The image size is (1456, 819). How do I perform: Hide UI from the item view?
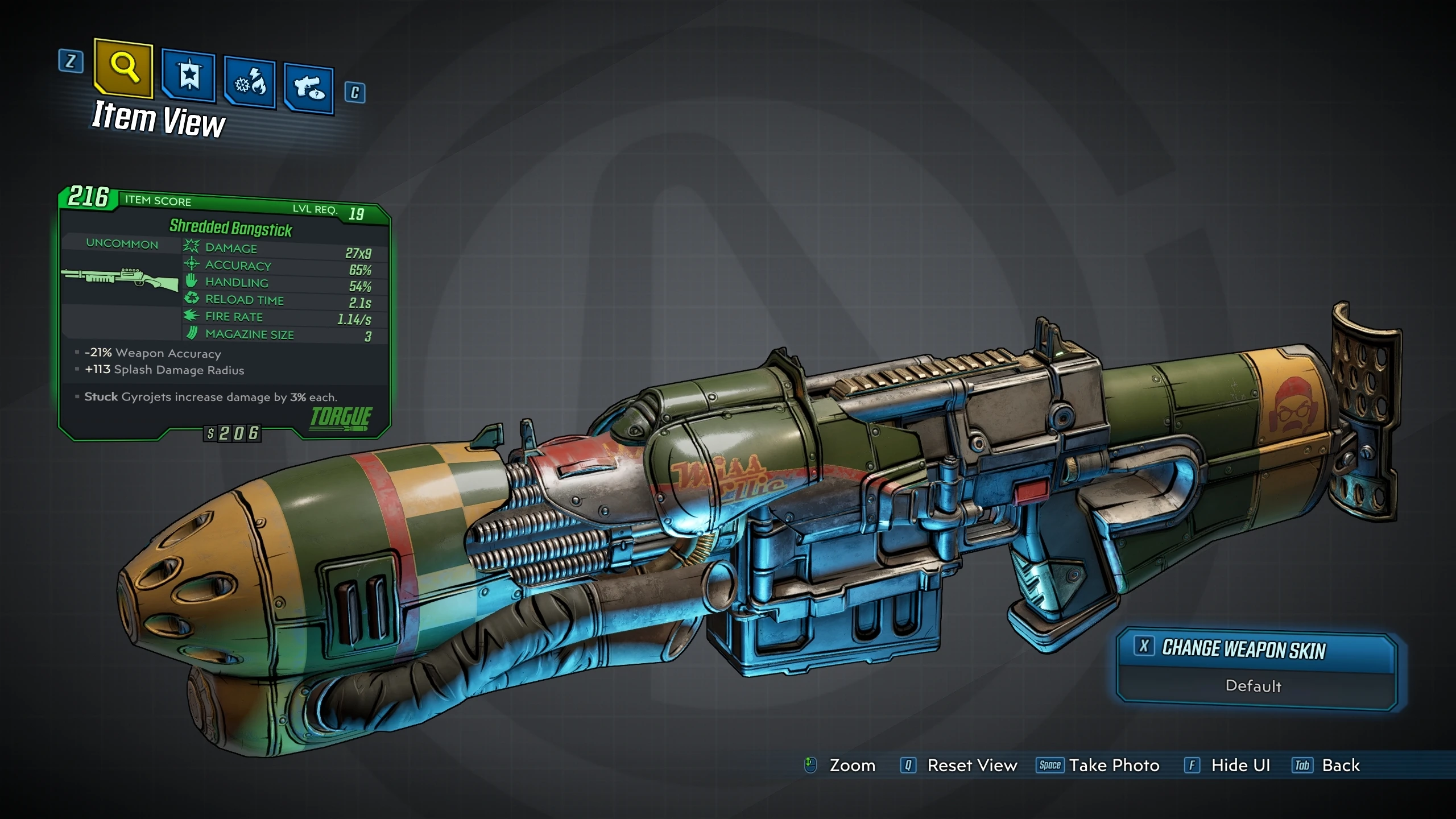tap(1240, 766)
